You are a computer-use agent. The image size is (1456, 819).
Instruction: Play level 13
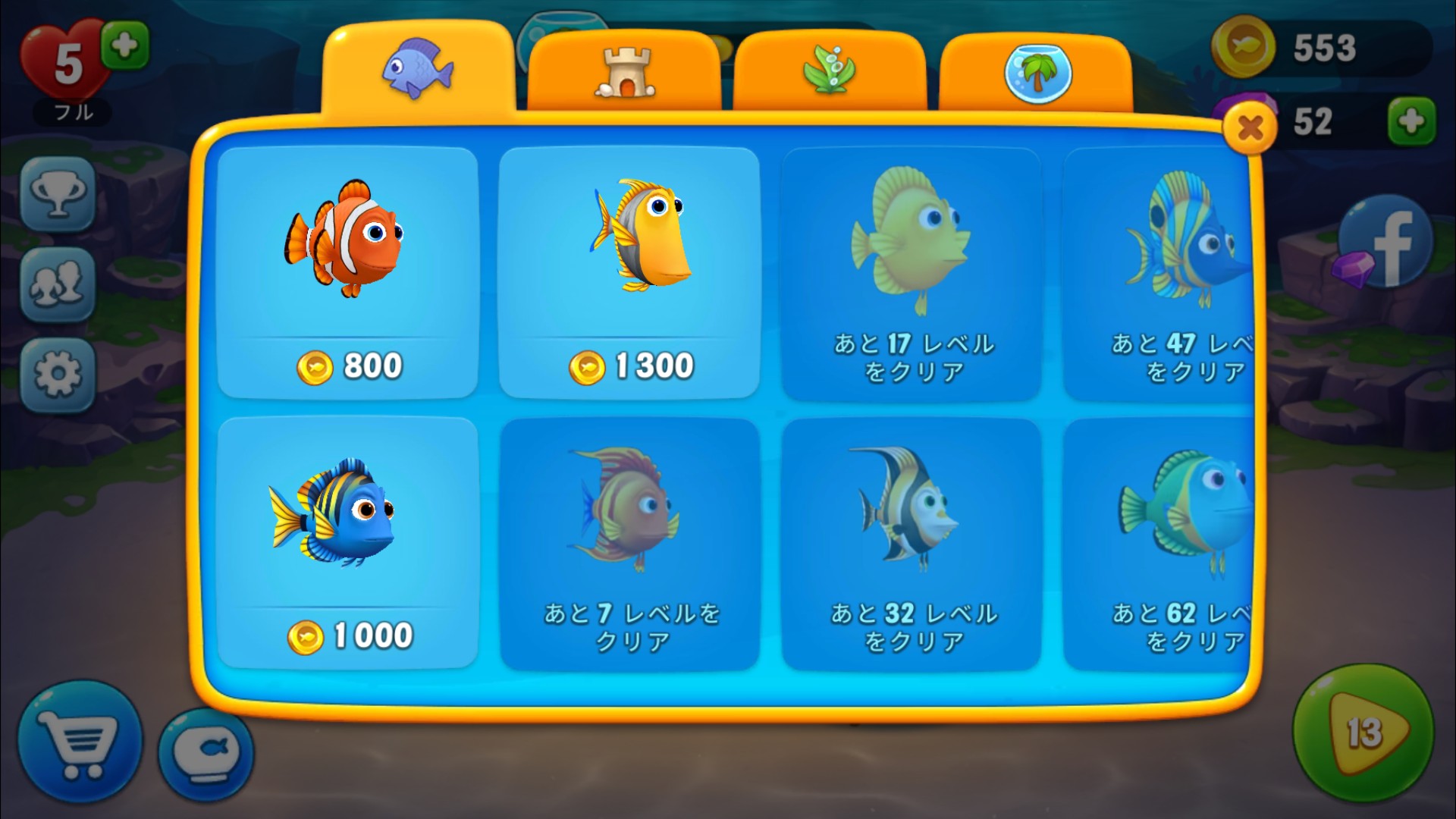pyautogui.click(x=1363, y=732)
